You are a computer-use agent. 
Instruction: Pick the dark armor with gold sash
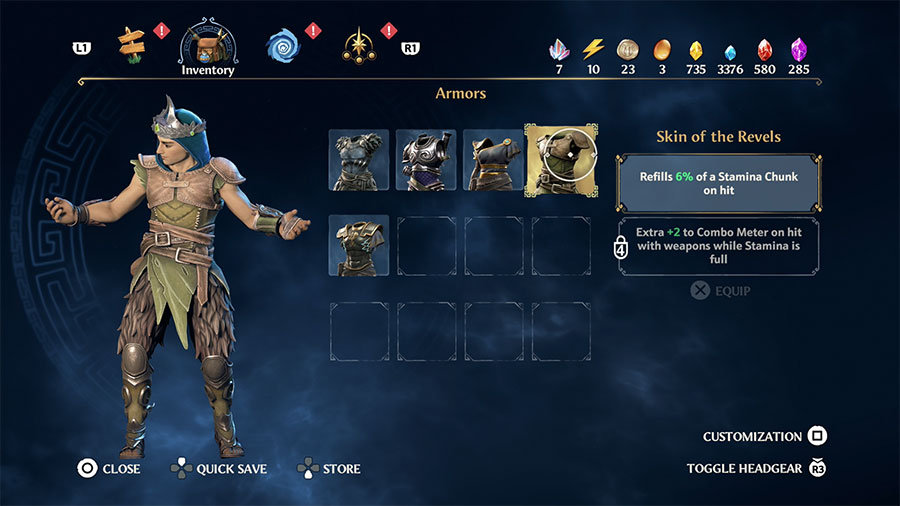(493, 159)
